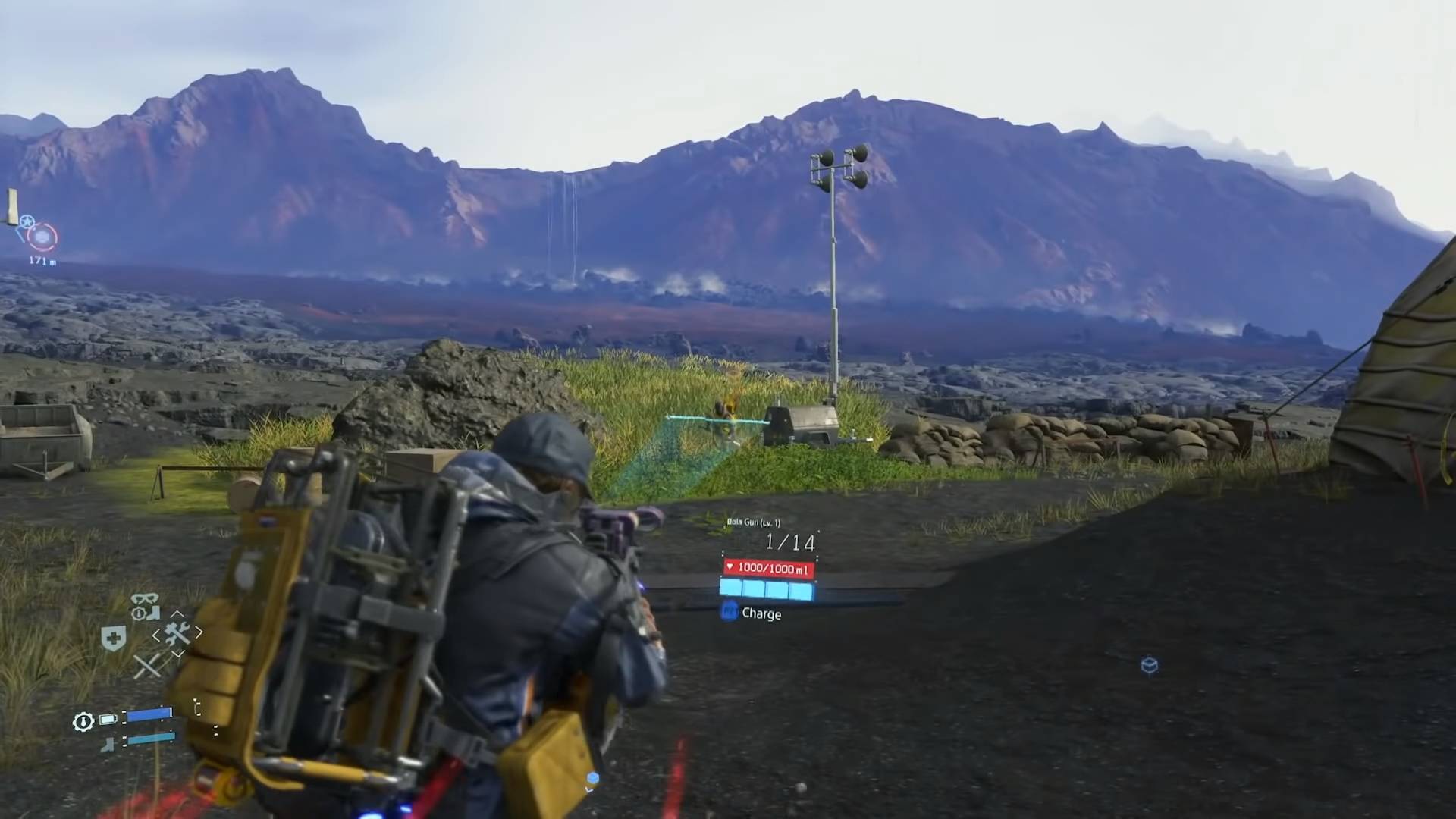Click the 171 m distance objective marker

coord(43,260)
